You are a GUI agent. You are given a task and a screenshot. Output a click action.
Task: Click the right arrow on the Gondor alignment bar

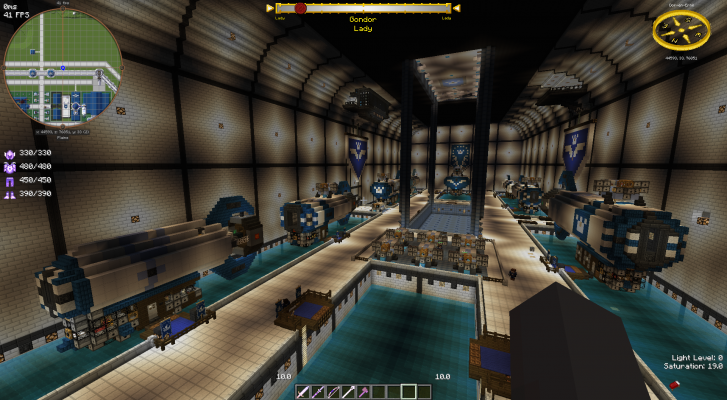pyautogui.click(x=454, y=8)
